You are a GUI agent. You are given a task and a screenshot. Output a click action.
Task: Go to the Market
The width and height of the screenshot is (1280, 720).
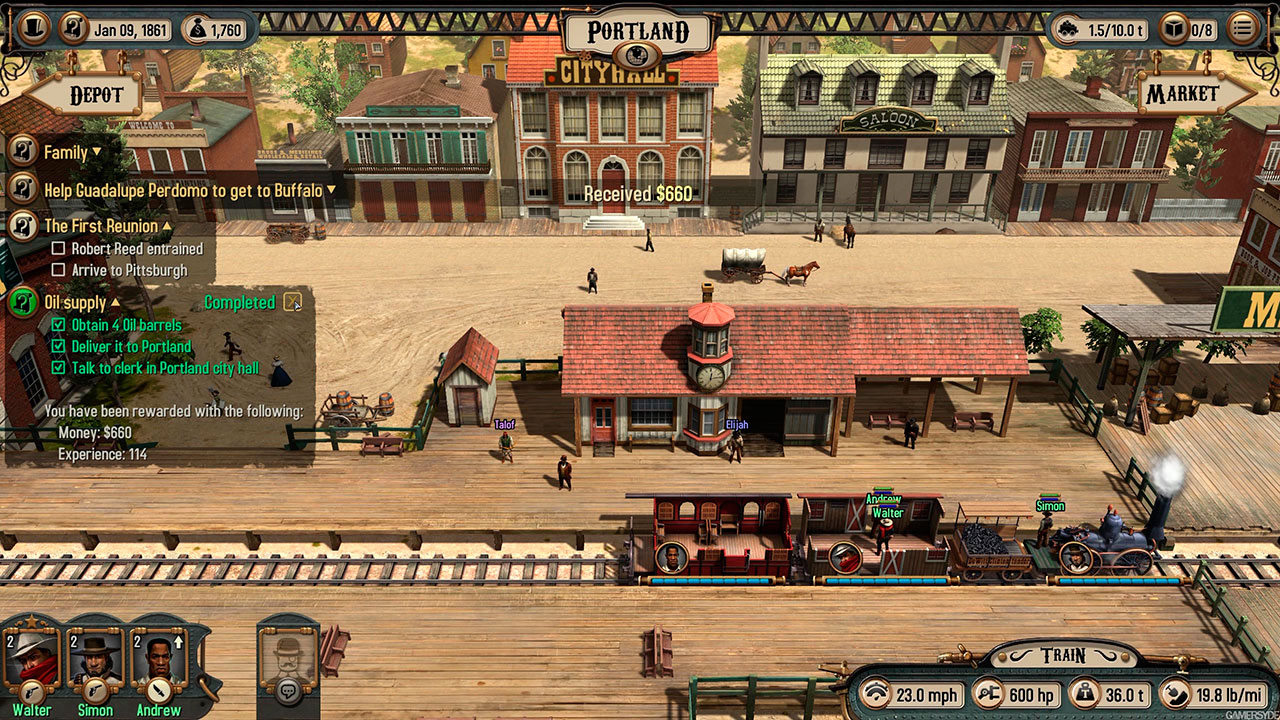[x=1183, y=94]
